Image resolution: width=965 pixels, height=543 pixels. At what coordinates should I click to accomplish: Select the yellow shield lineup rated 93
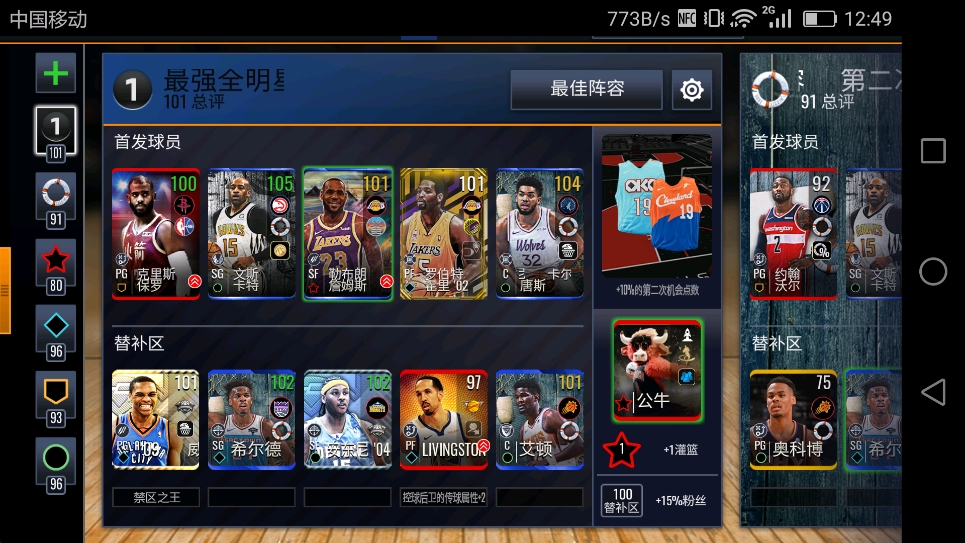(56, 397)
